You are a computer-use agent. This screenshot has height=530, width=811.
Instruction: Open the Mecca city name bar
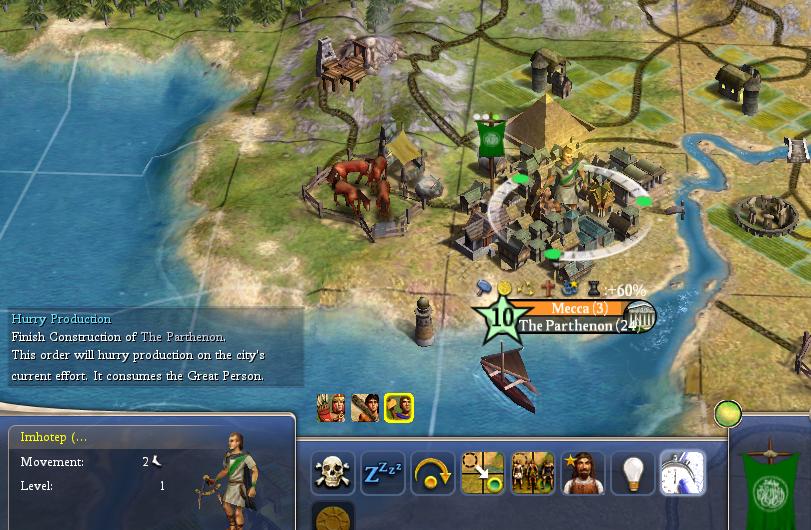point(579,308)
